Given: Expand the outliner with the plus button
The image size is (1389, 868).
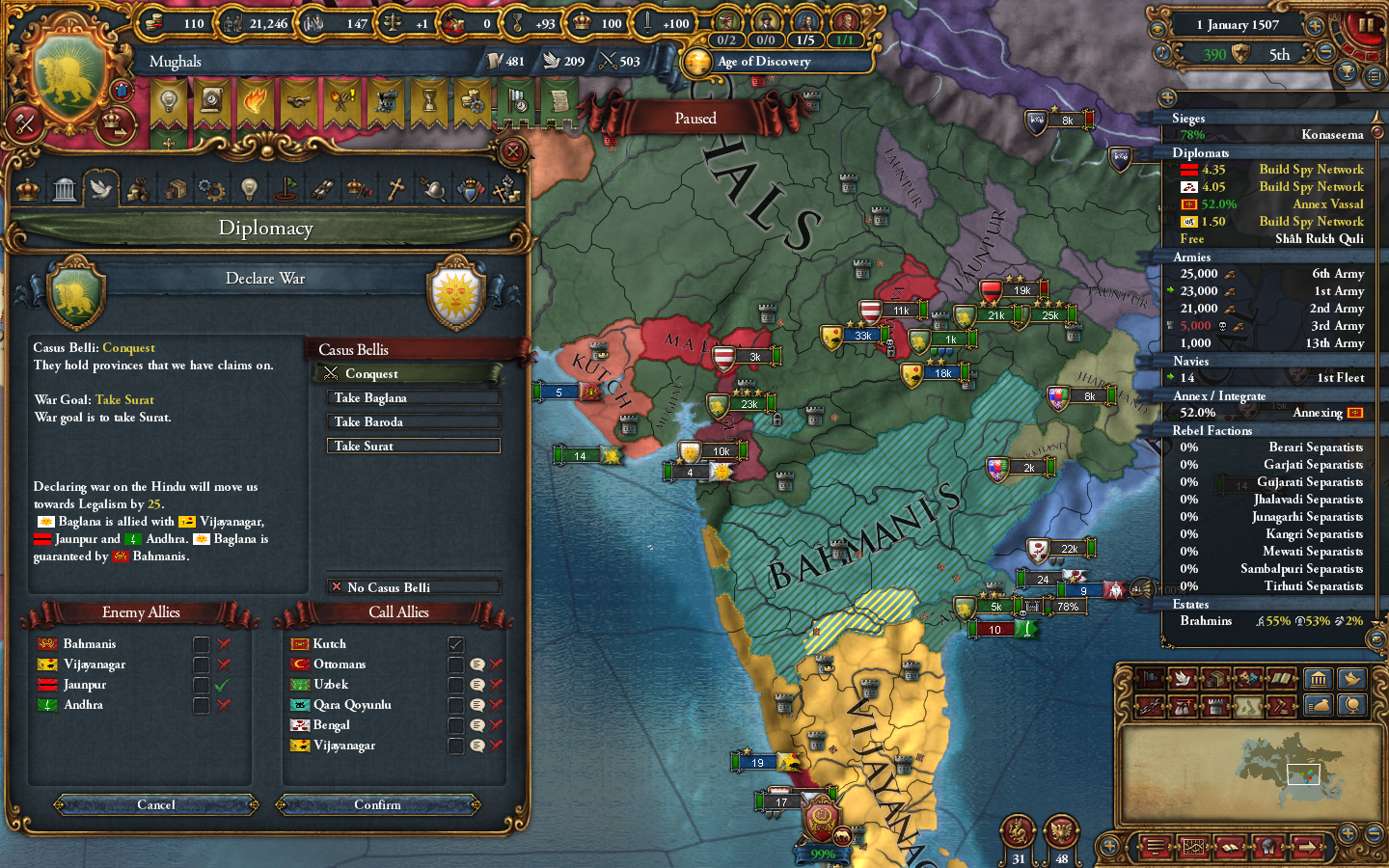Looking at the screenshot, I should [1169, 96].
